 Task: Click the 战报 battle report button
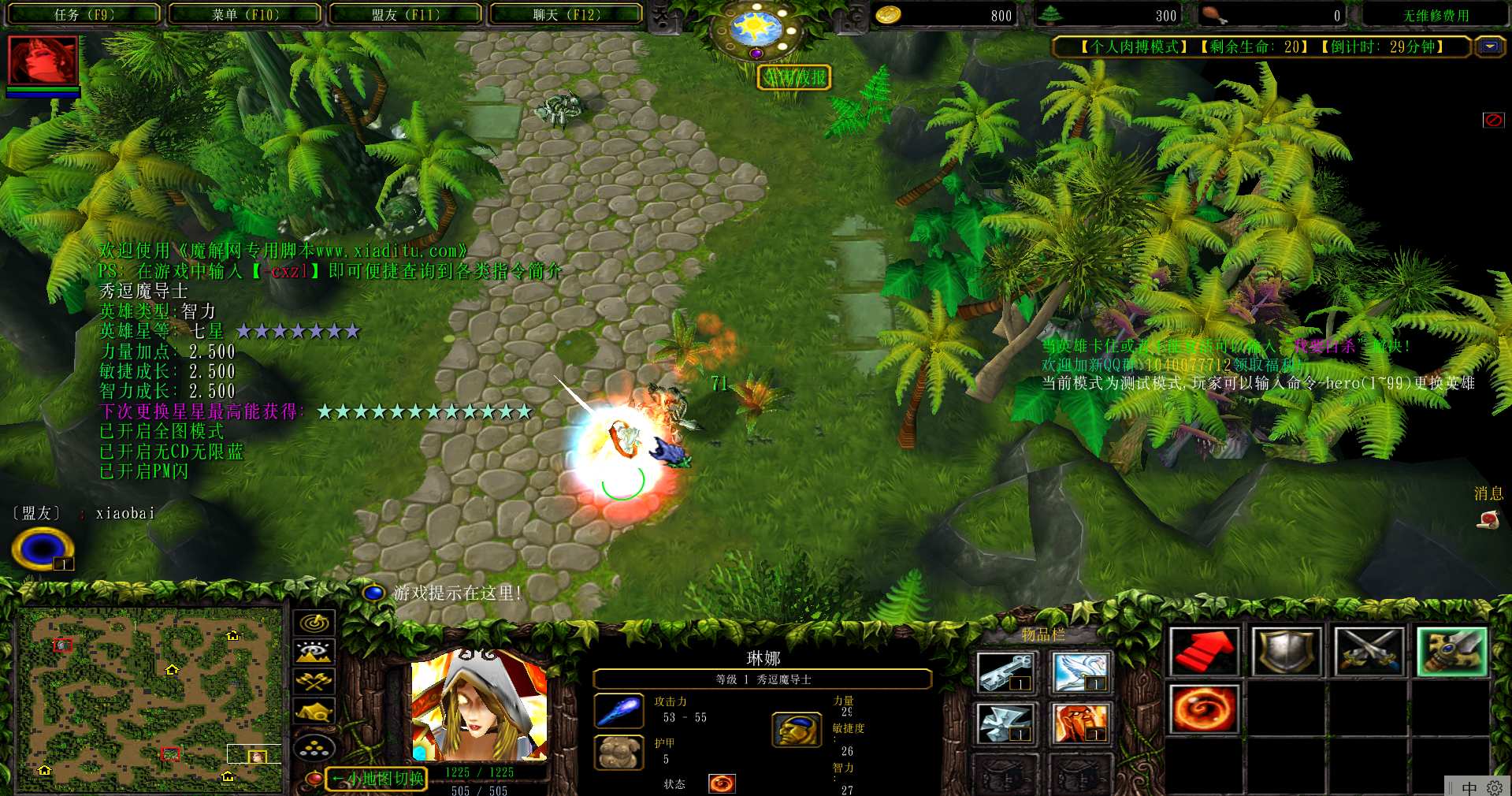[794, 77]
